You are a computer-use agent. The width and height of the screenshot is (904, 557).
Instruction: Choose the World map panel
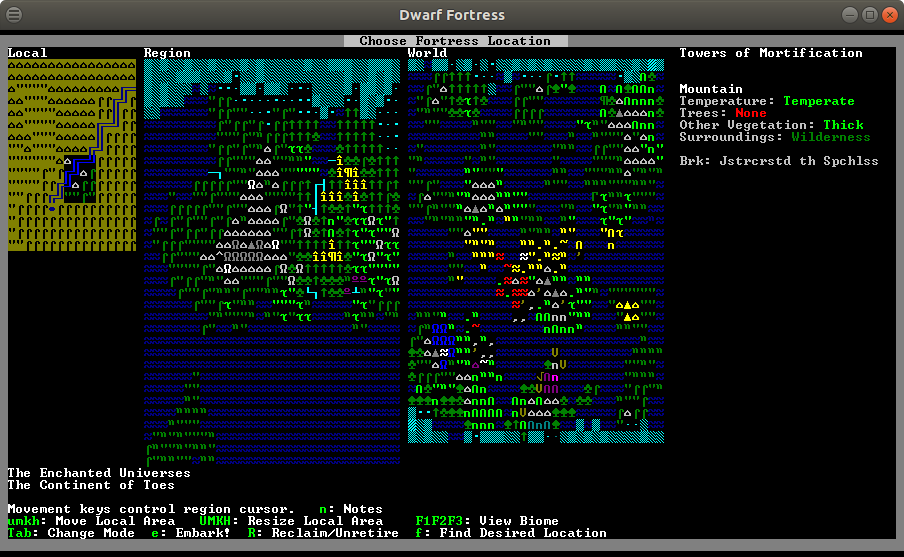click(x=536, y=250)
